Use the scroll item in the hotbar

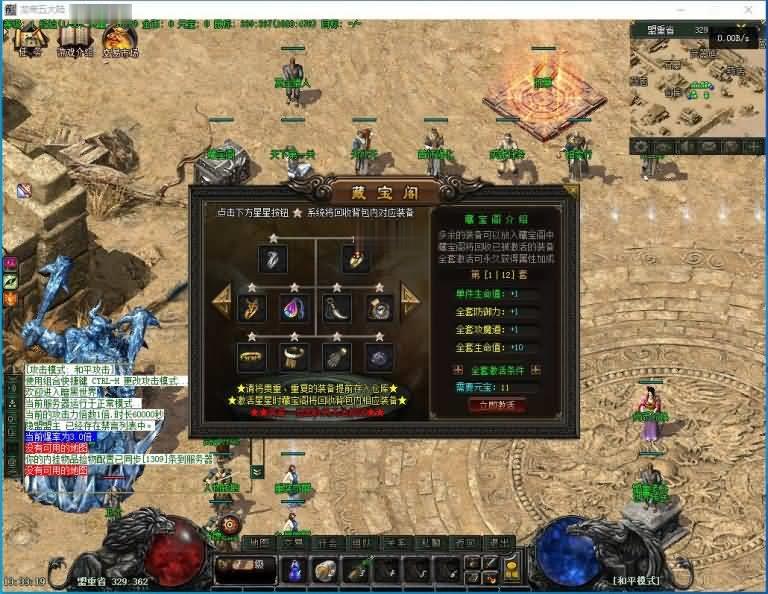click(x=324, y=570)
